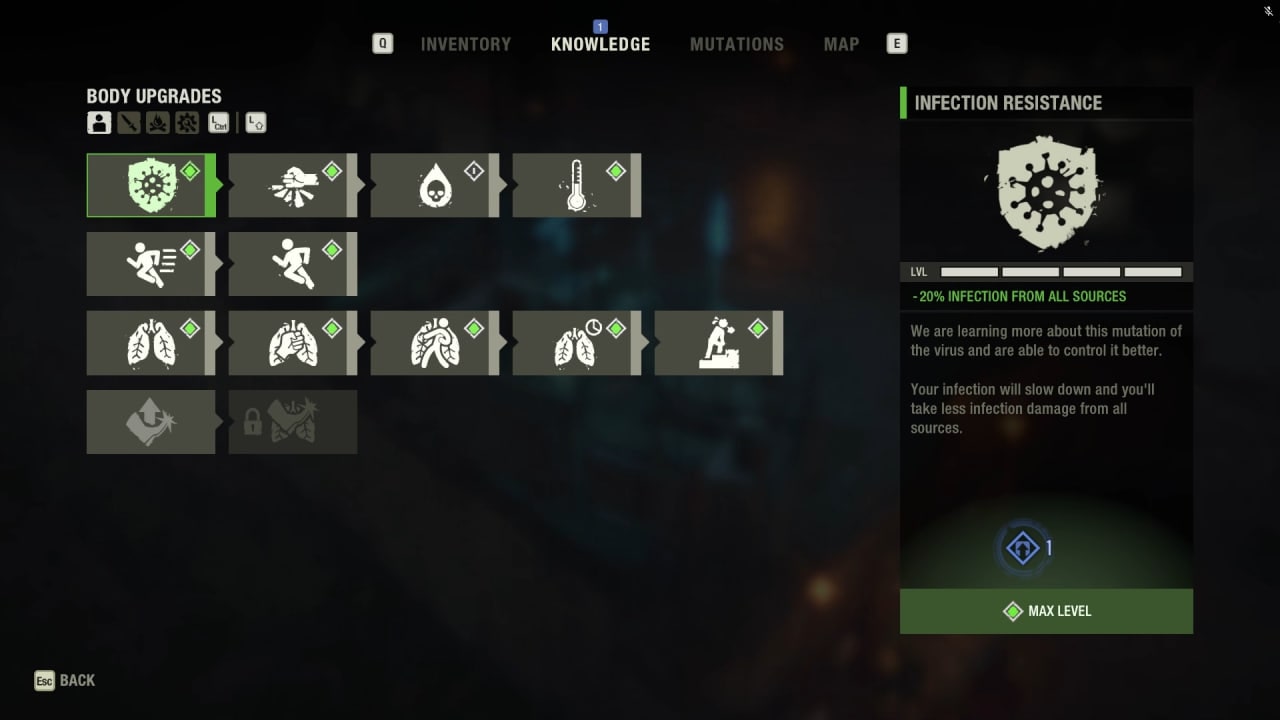The height and width of the screenshot is (720, 1280).
Task: Select the skull droplet upgrade tile
Action: click(x=434, y=185)
